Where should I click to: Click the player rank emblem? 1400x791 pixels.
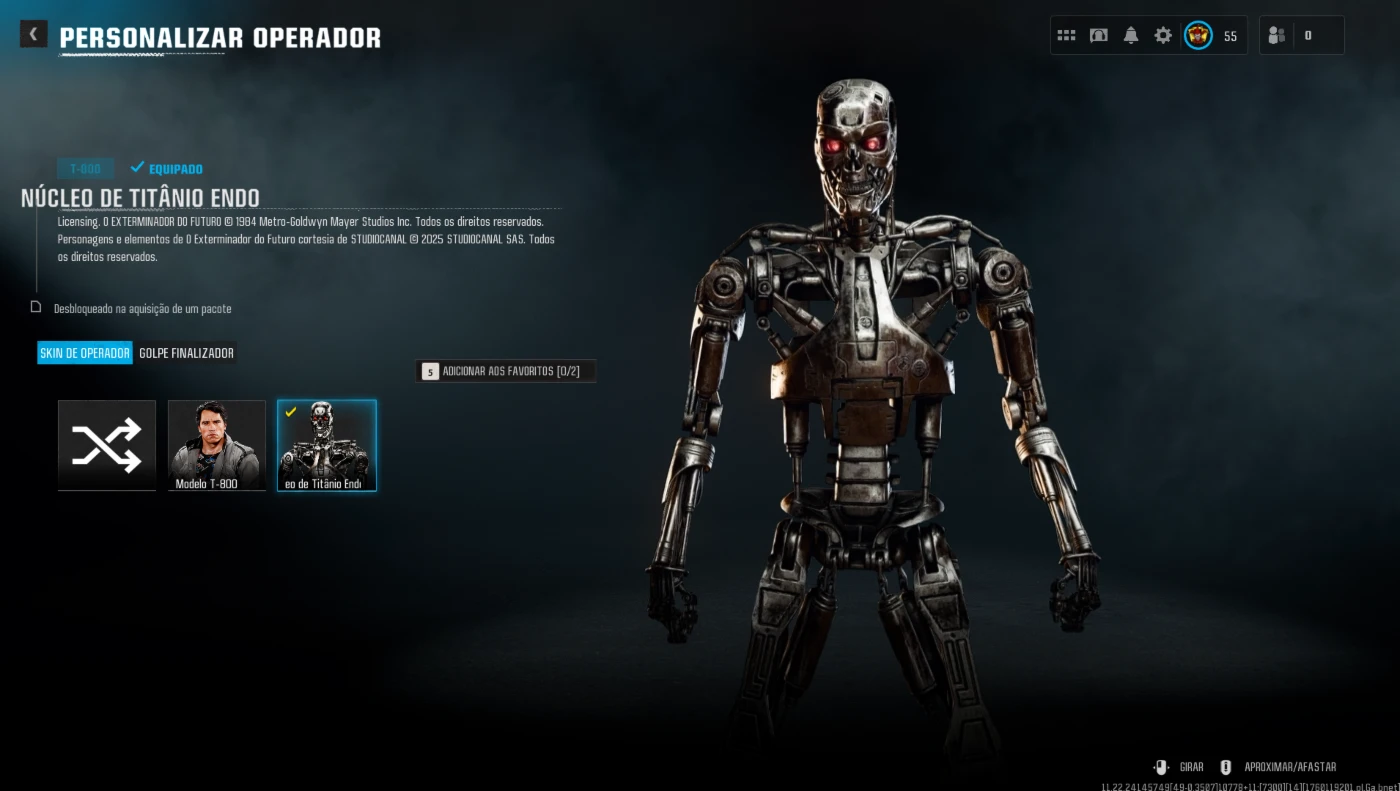tap(1198, 35)
